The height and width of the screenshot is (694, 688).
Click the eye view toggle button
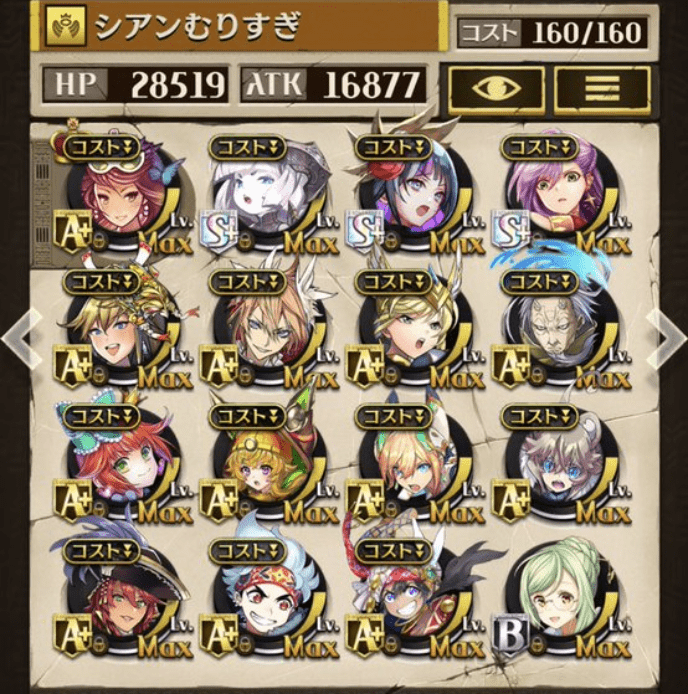pyautogui.click(x=494, y=87)
